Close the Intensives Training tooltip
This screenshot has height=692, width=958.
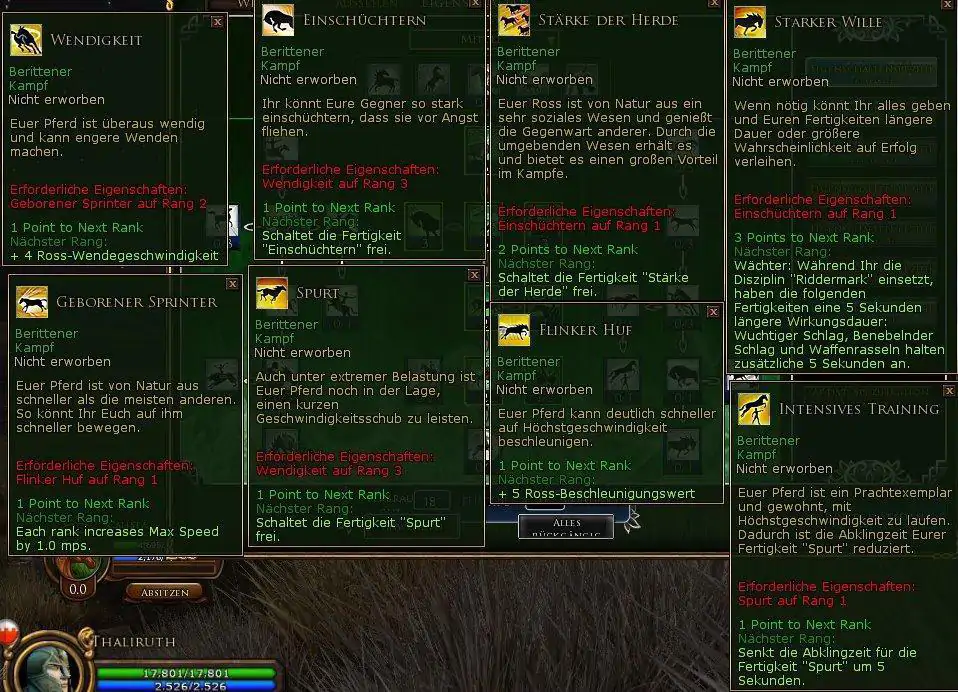(947, 385)
